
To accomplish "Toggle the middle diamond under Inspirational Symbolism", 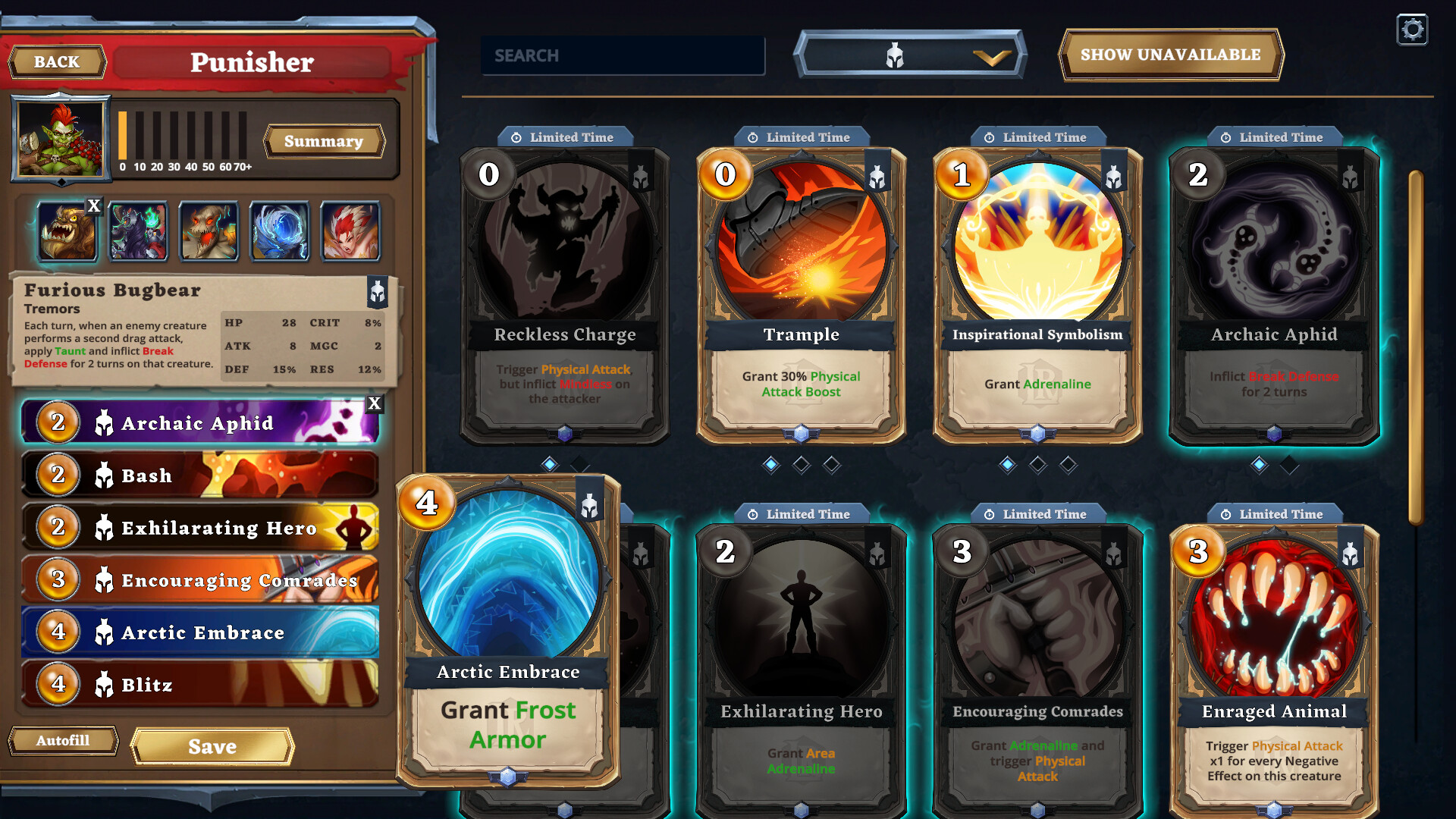I will coord(1037,464).
